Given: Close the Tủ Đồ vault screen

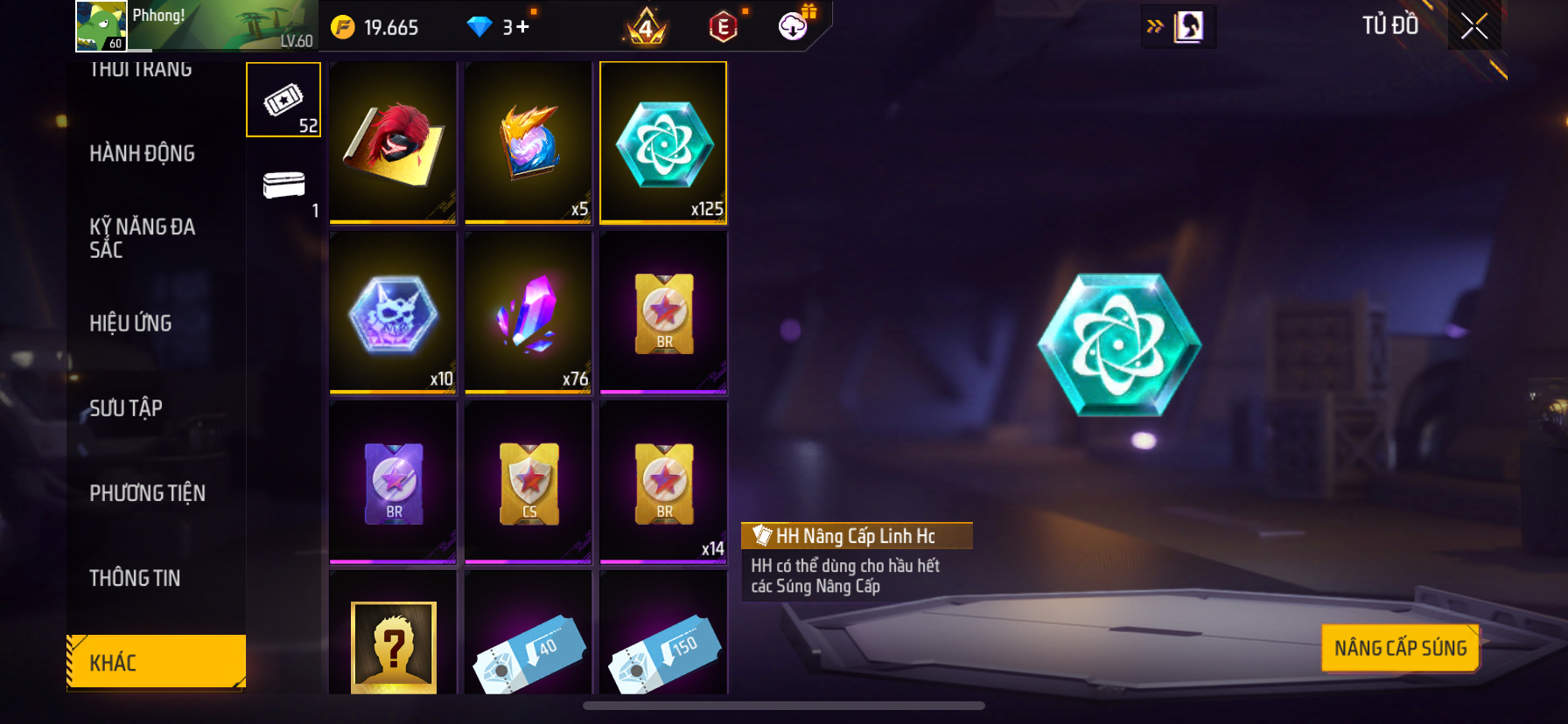Looking at the screenshot, I should pos(1474,27).
